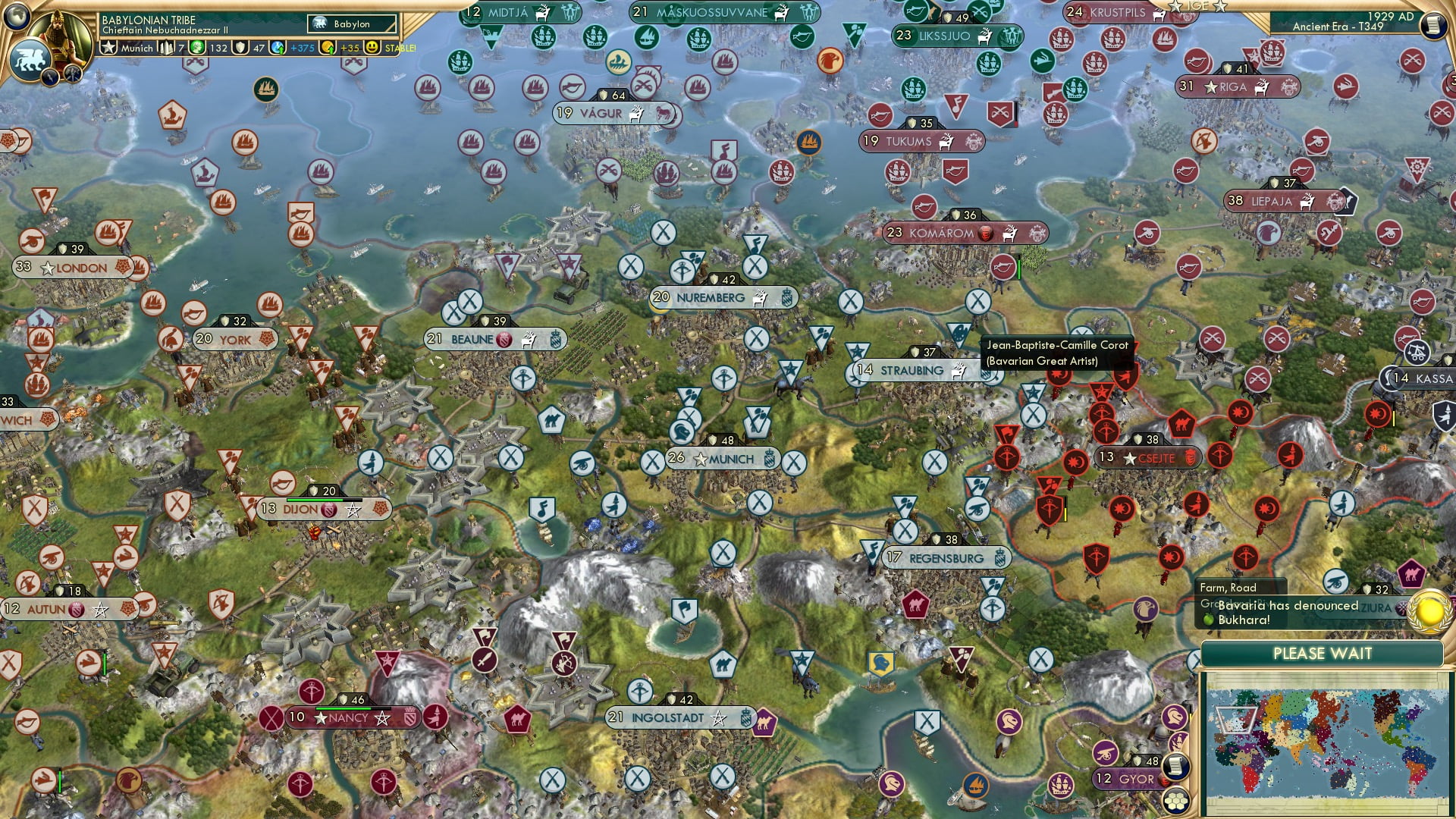Click the smiley happiness icon labeled STABLE!
Image resolution: width=1456 pixels, height=819 pixels.
click(x=372, y=47)
